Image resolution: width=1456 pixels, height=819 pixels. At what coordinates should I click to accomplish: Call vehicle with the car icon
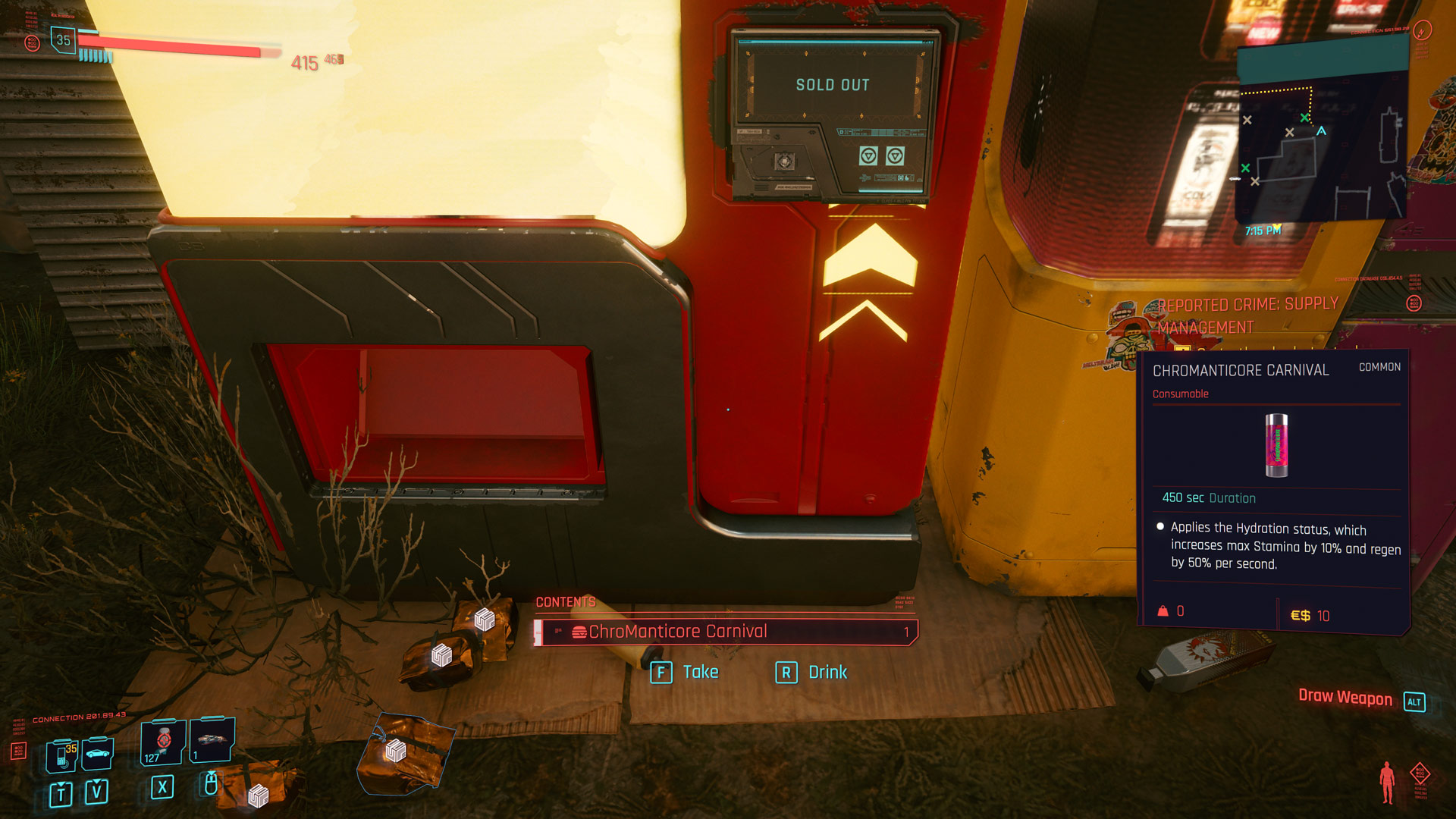98,753
